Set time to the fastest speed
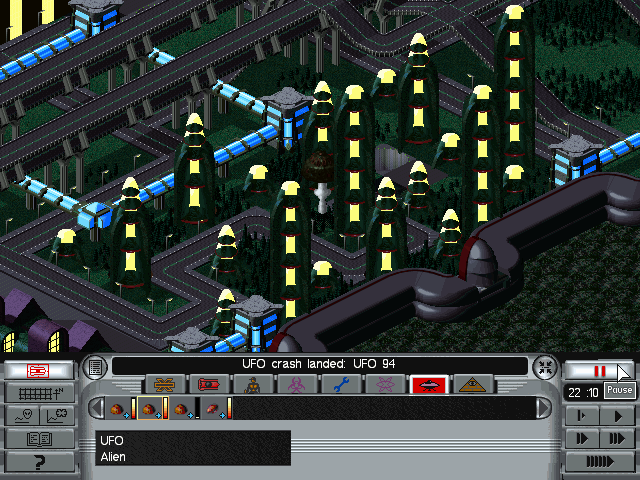 [x=600, y=461]
